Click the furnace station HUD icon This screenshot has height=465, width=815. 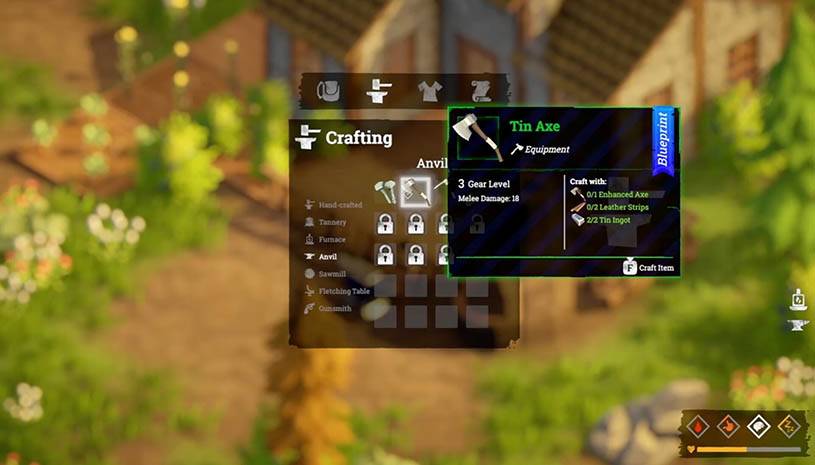pyautogui.click(x=798, y=299)
